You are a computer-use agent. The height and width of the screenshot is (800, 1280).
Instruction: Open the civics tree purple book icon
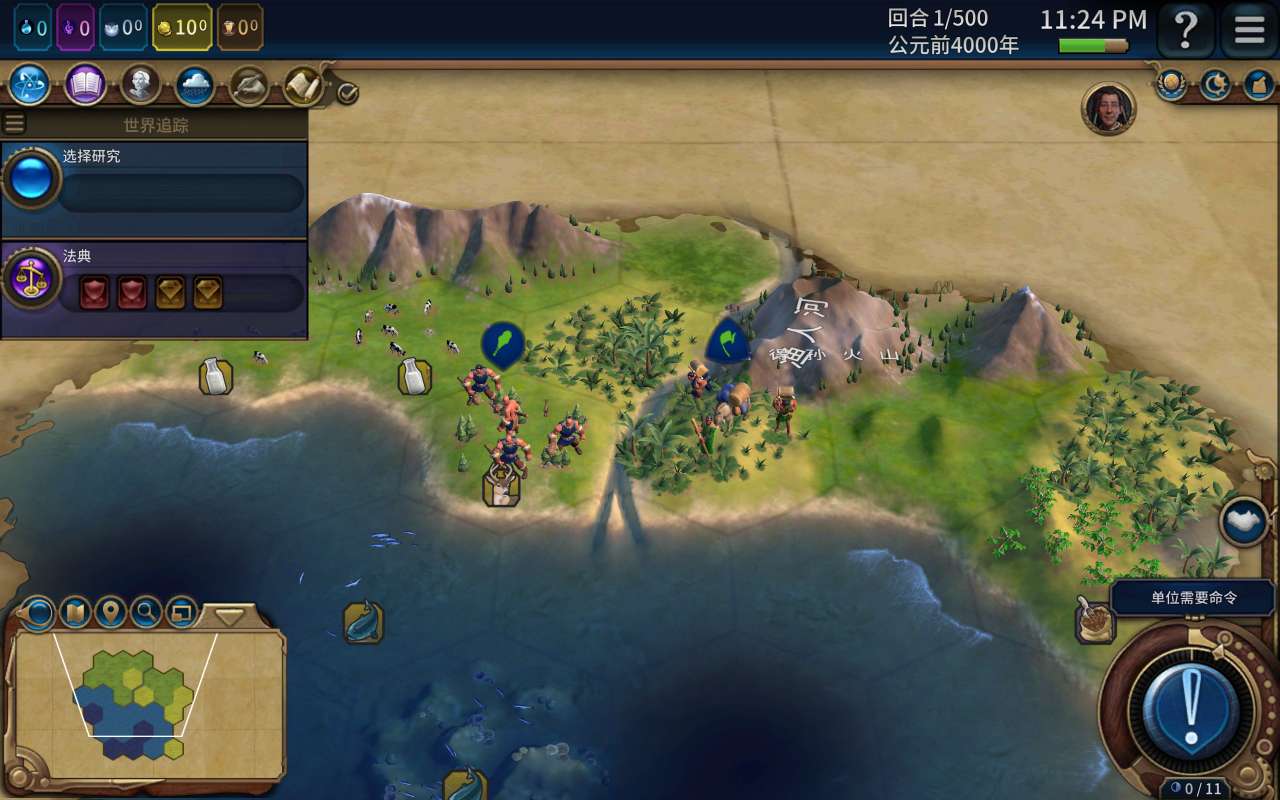pos(85,86)
